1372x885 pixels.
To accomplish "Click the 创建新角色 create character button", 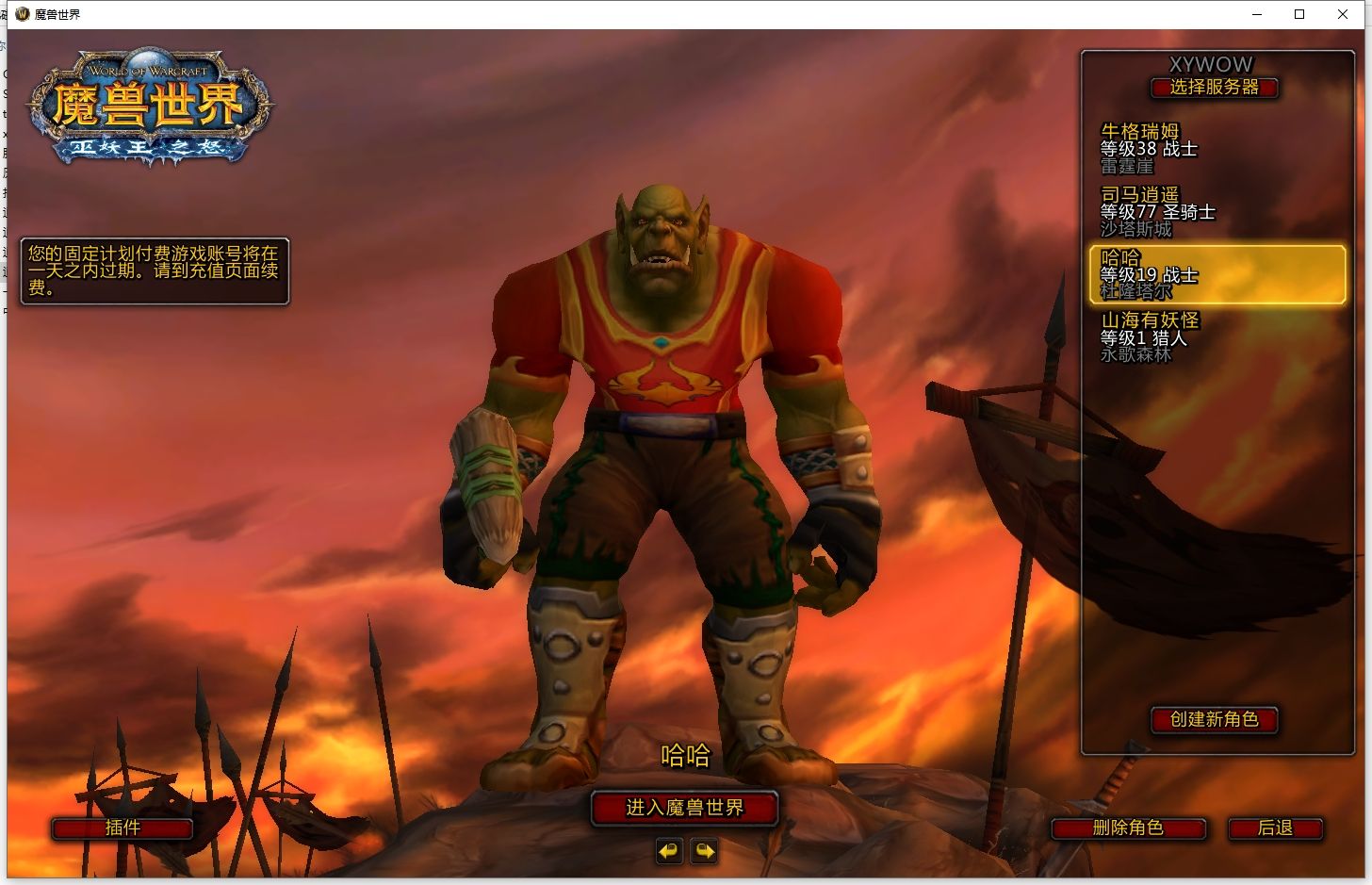I will [x=1214, y=720].
